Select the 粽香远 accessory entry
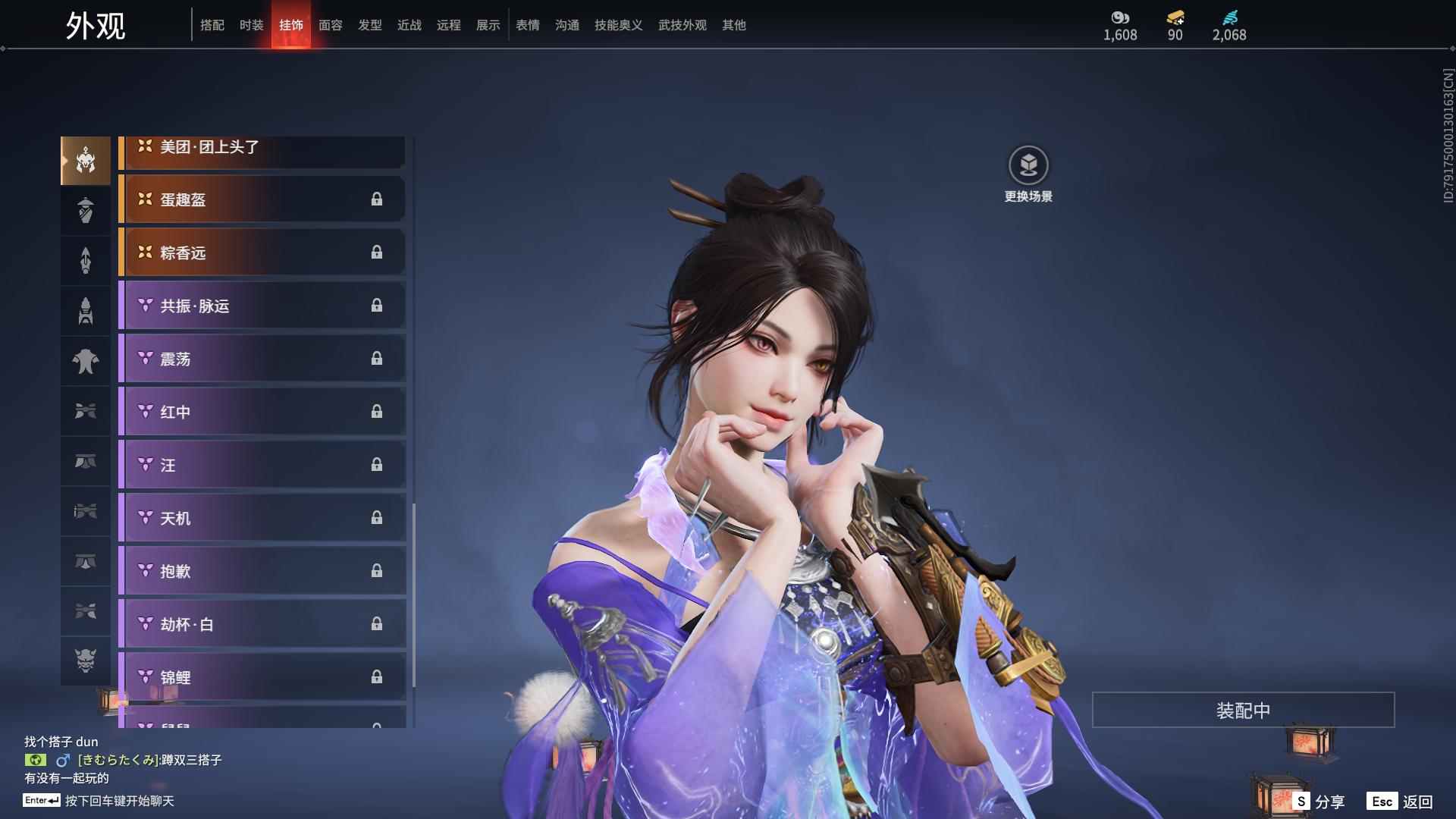 point(262,253)
